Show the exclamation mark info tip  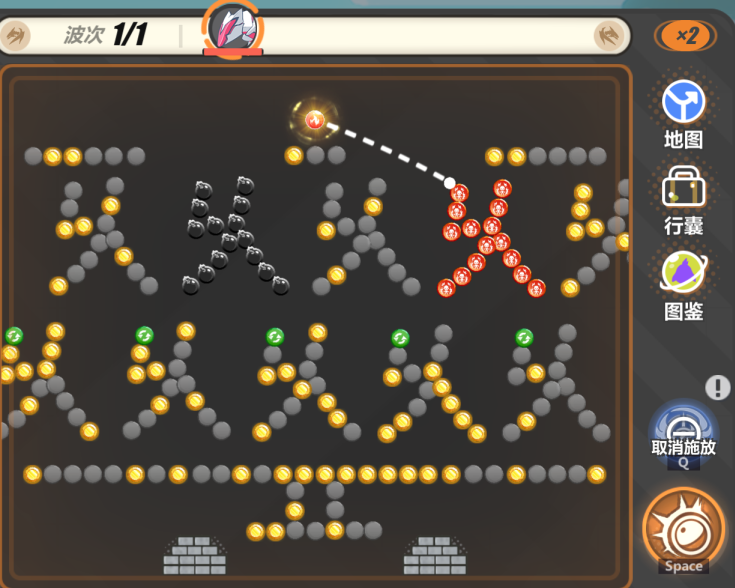[717, 387]
